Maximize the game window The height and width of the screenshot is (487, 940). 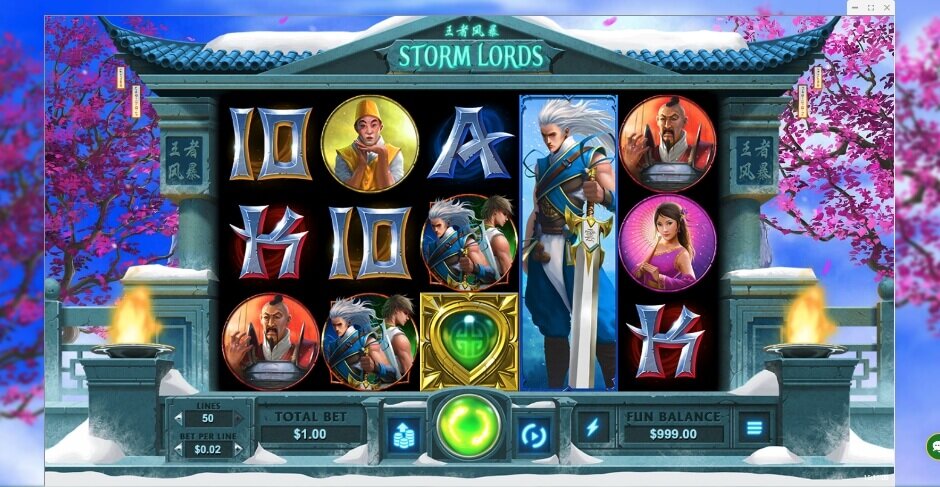click(x=871, y=8)
